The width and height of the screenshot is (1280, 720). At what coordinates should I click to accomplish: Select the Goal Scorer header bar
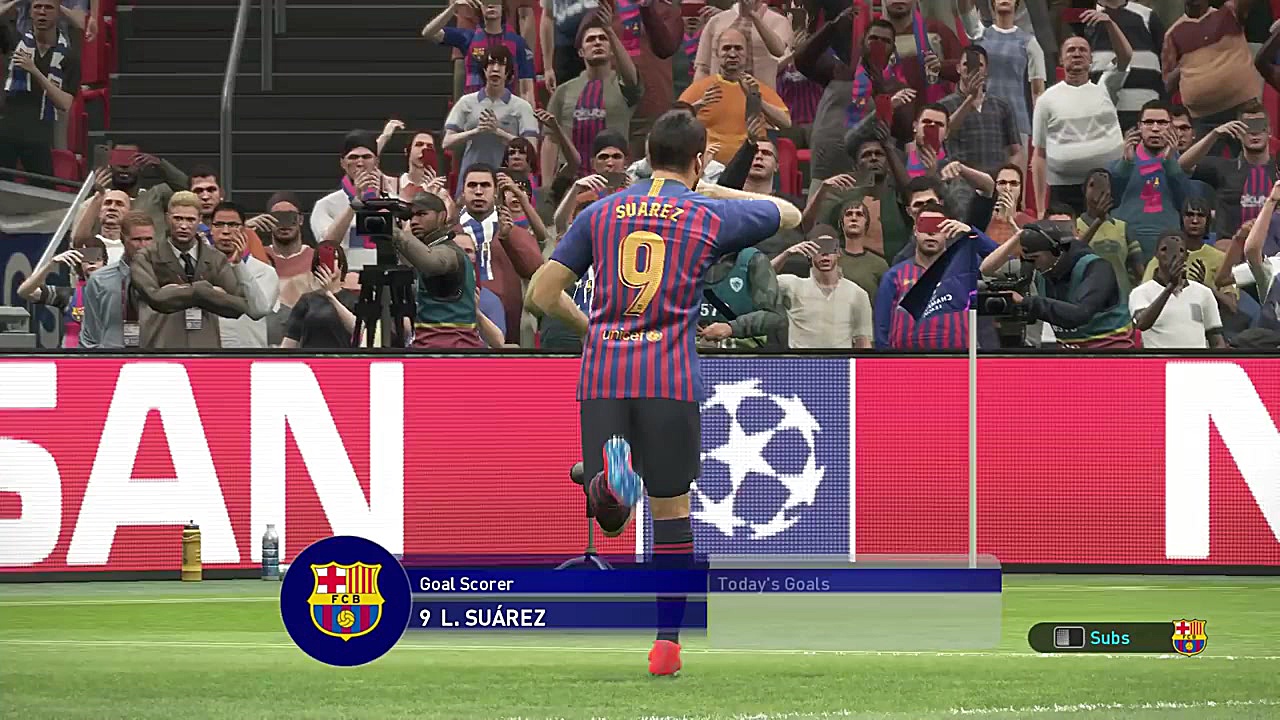[x=556, y=584]
